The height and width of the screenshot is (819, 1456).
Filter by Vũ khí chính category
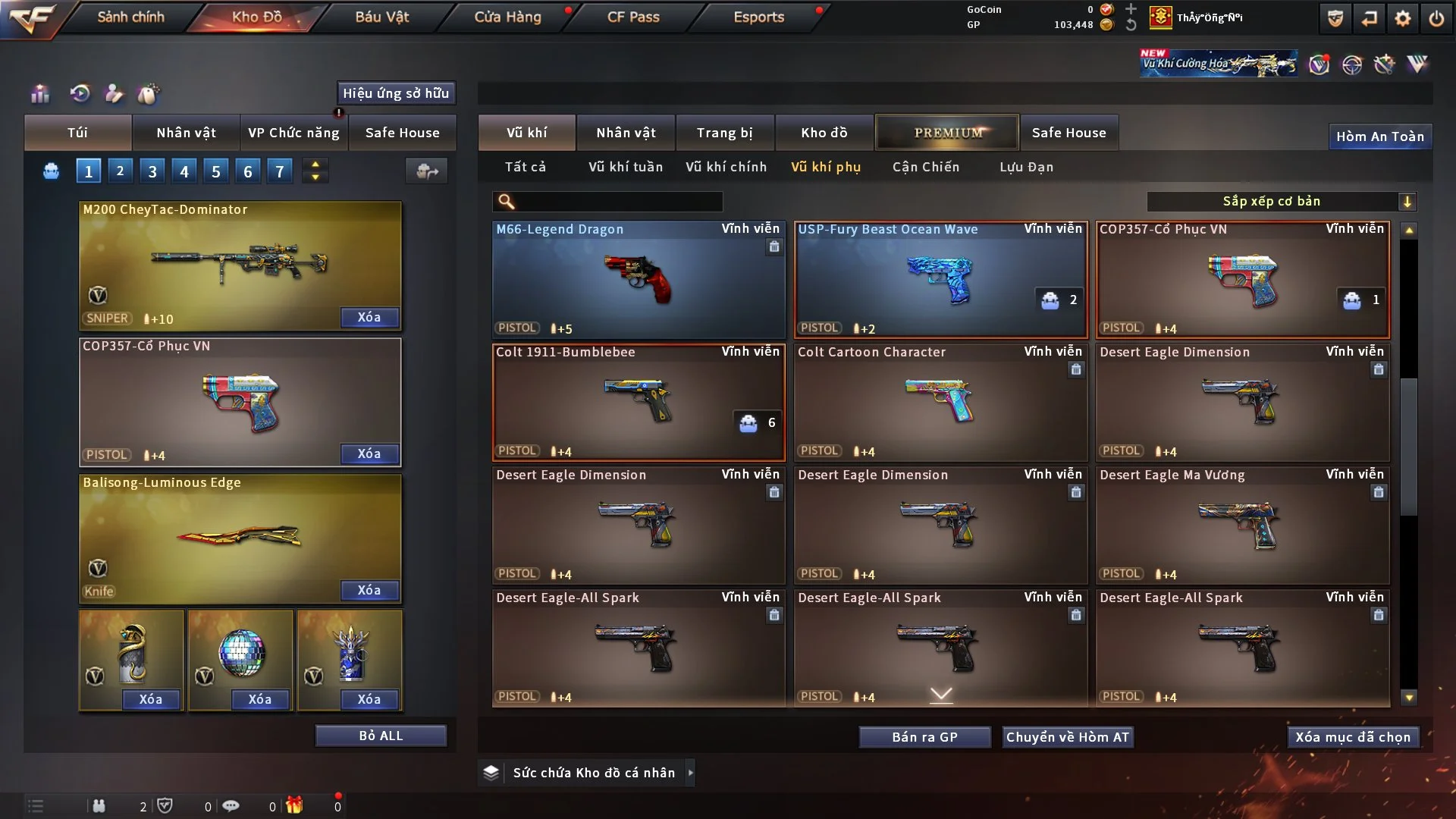point(726,167)
